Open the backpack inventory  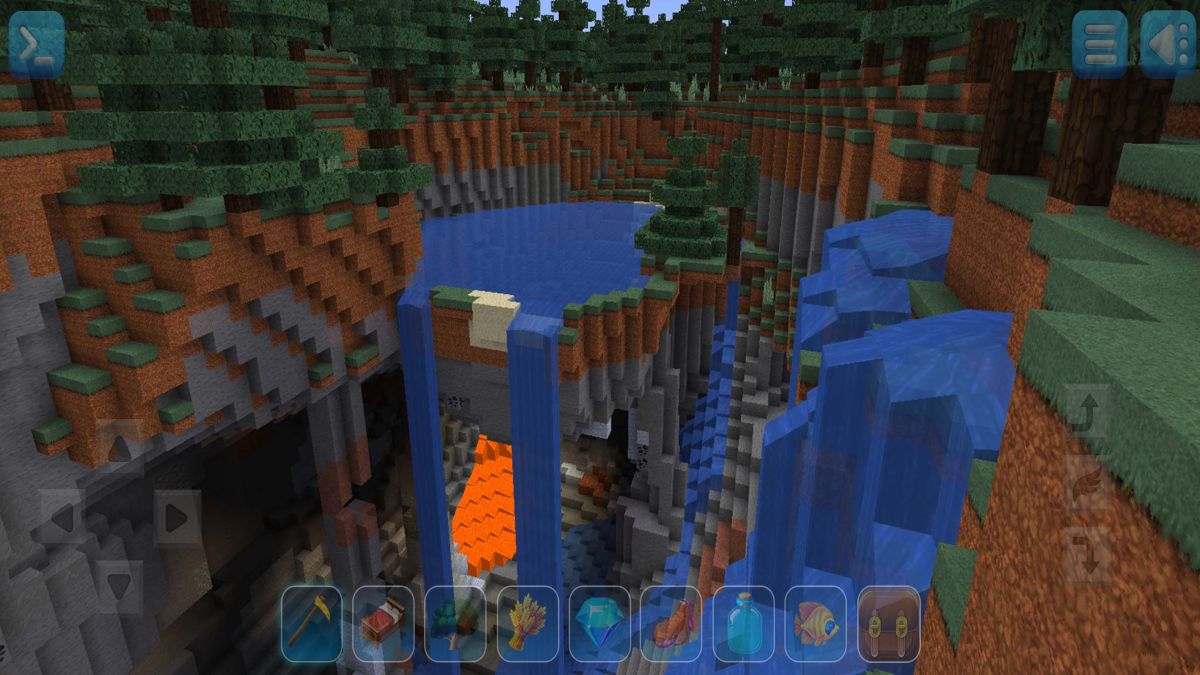888,624
